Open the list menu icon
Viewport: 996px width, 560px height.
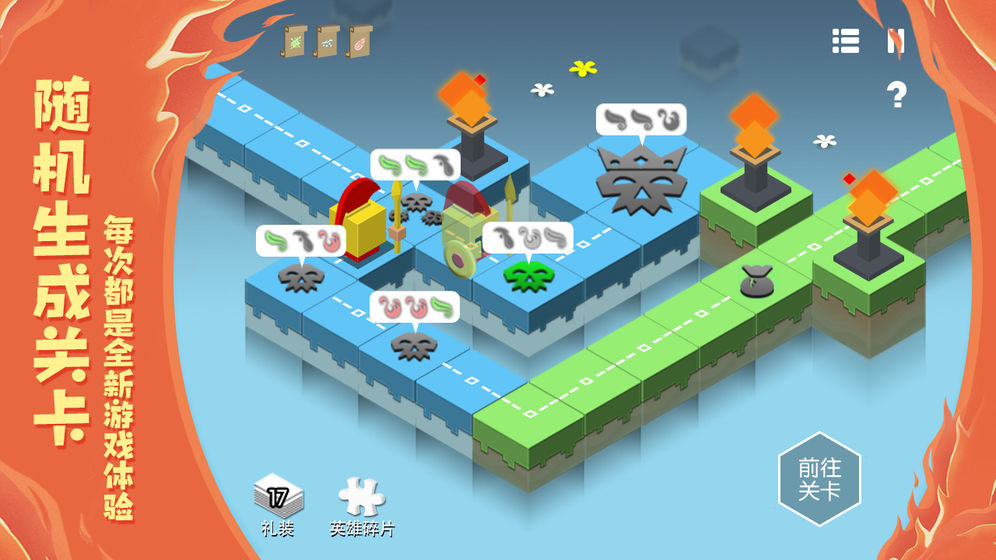(845, 40)
